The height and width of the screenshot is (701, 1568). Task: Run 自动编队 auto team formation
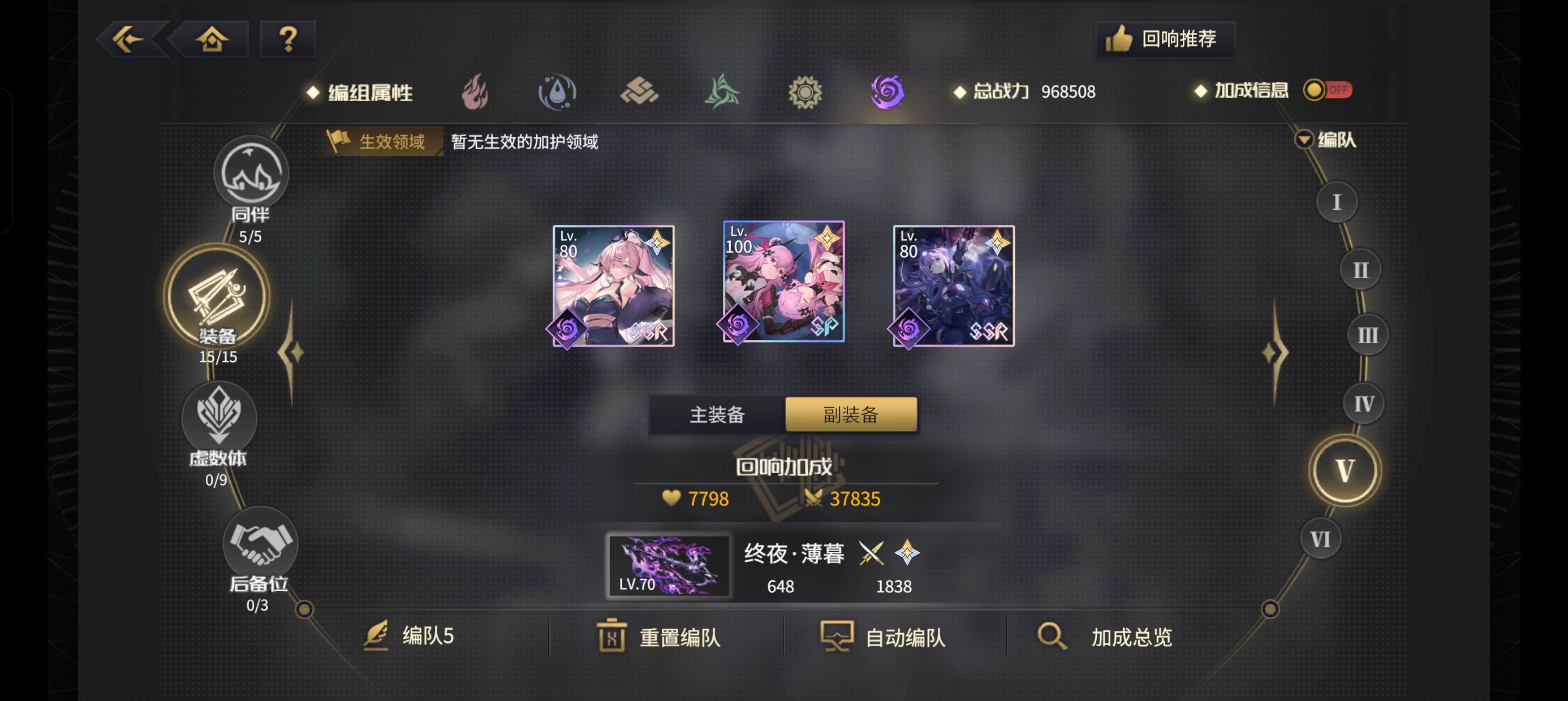tap(886, 637)
